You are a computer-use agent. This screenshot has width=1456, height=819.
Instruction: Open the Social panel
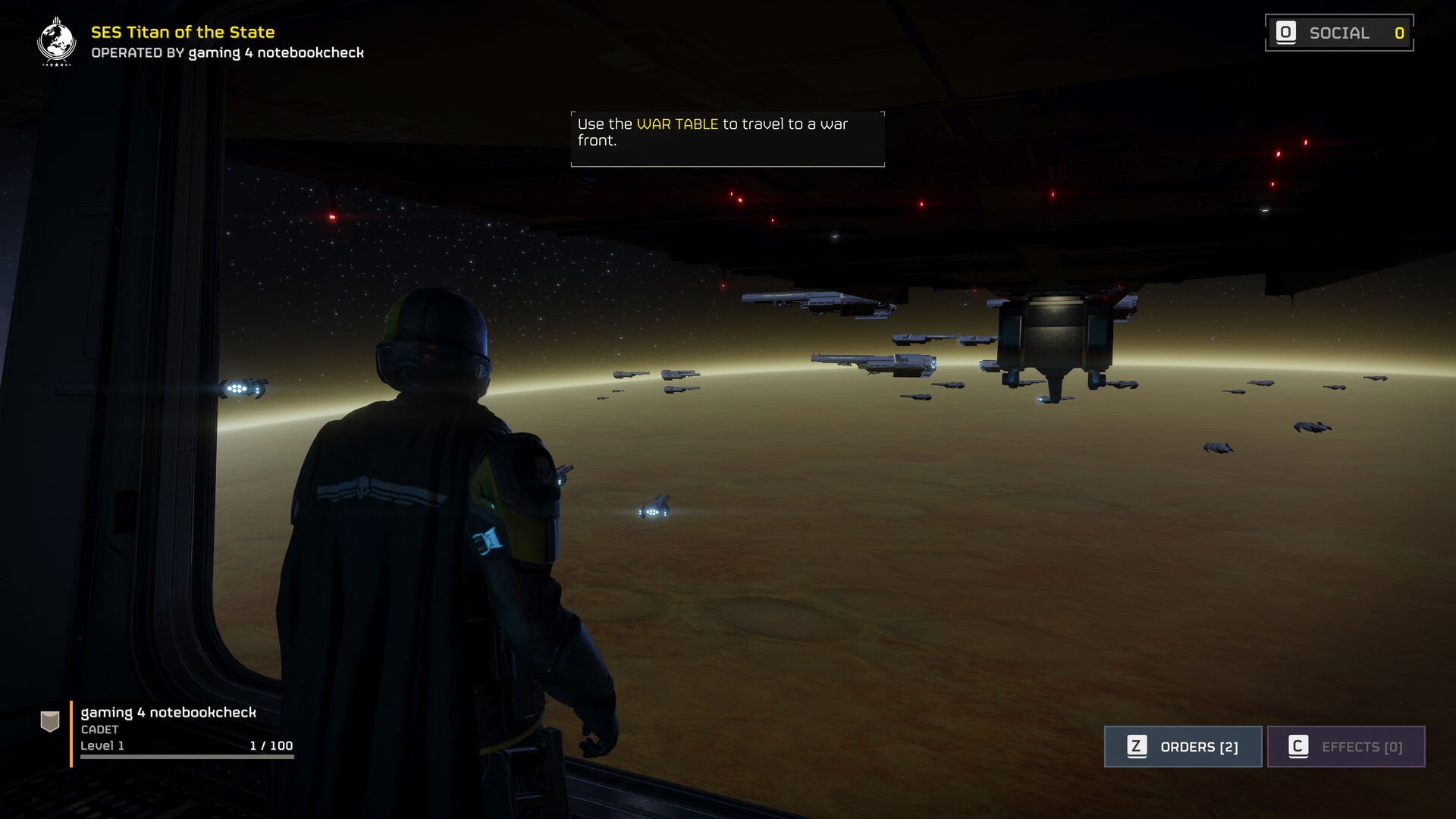[x=1338, y=33]
